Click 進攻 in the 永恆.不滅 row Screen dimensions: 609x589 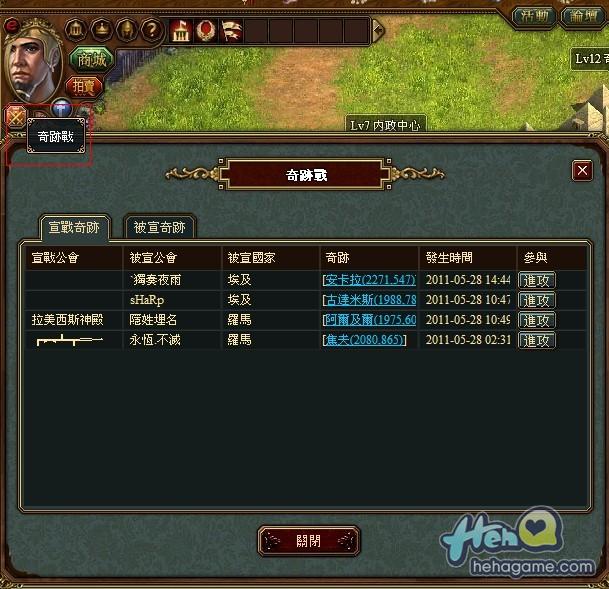[537, 340]
